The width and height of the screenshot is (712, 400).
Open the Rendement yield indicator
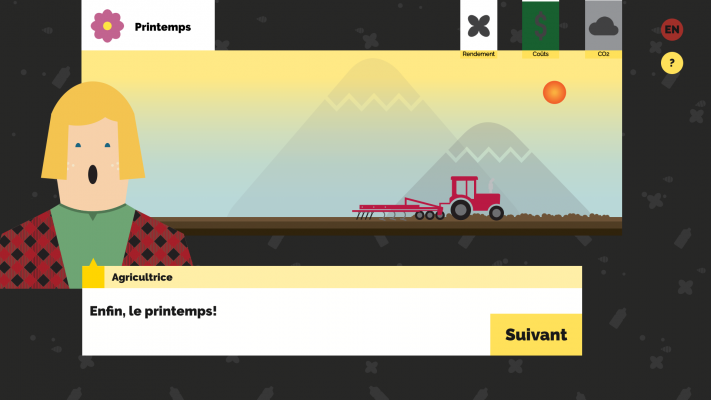(479, 28)
